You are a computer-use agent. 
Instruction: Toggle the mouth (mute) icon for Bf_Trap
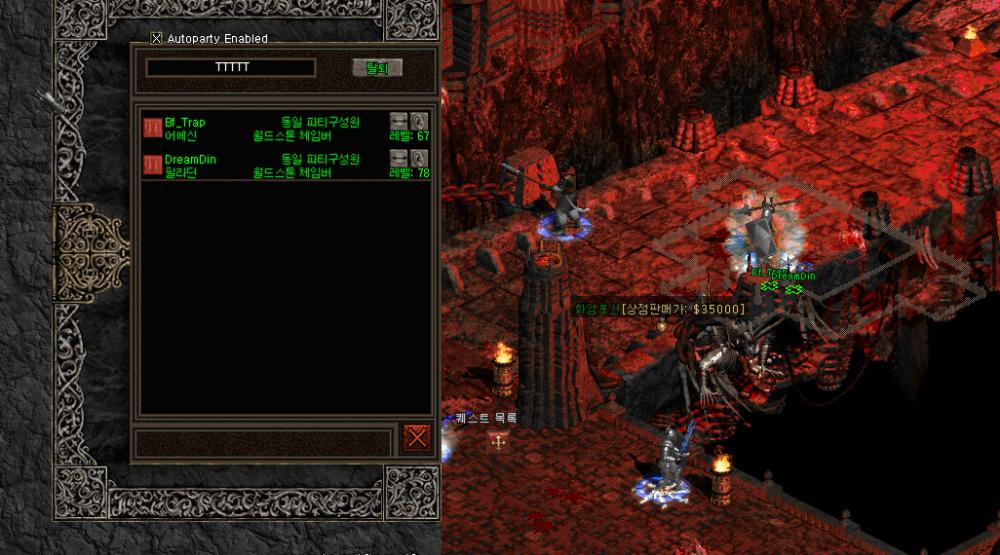coord(398,121)
